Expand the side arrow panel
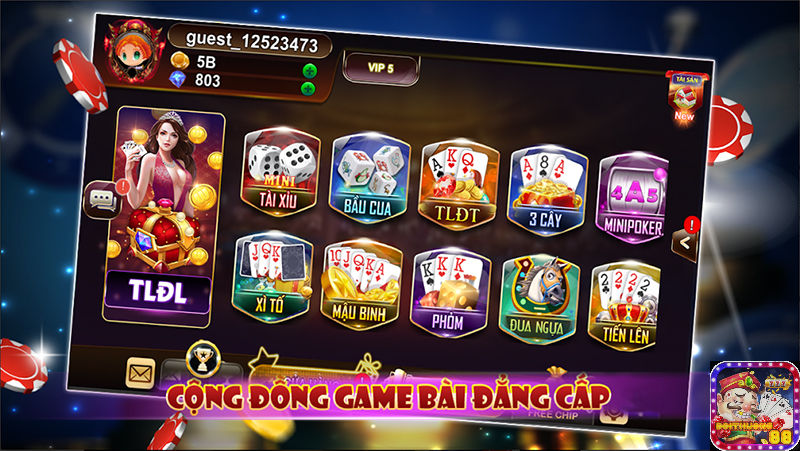 (x=684, y=241)
